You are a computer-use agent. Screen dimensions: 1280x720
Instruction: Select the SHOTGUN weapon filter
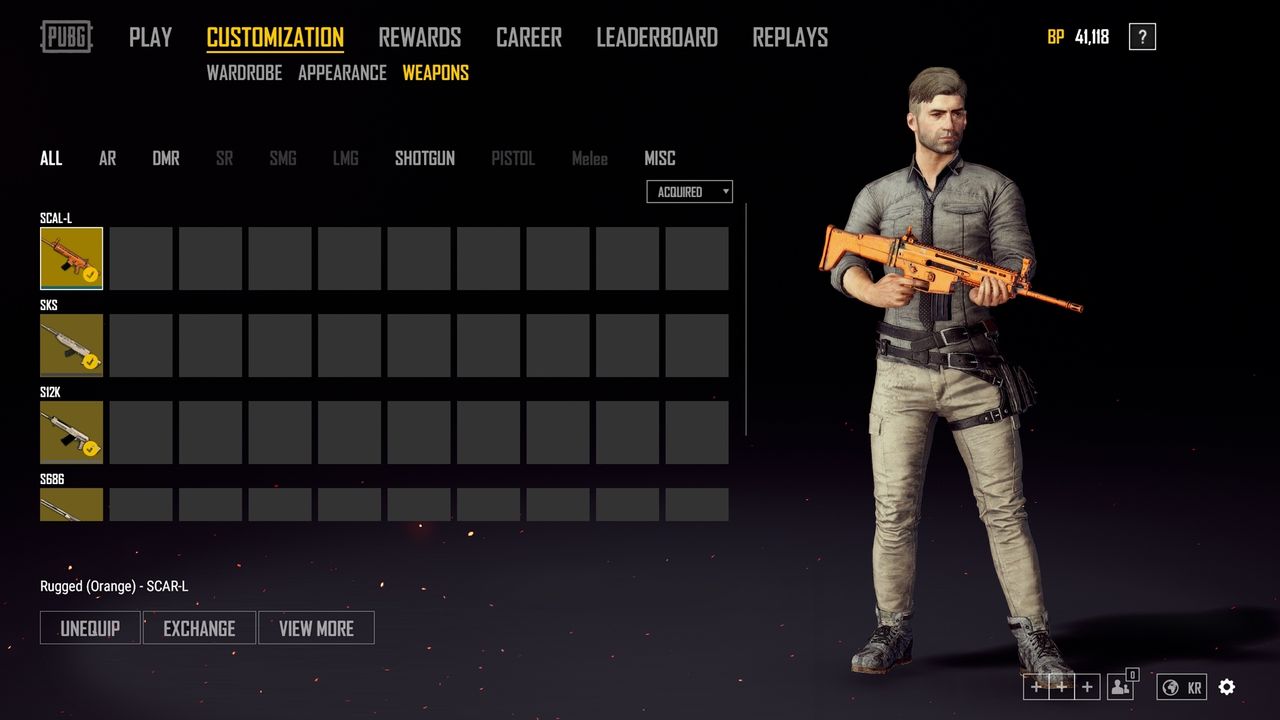pyautogui.click(x=424, y=158)
